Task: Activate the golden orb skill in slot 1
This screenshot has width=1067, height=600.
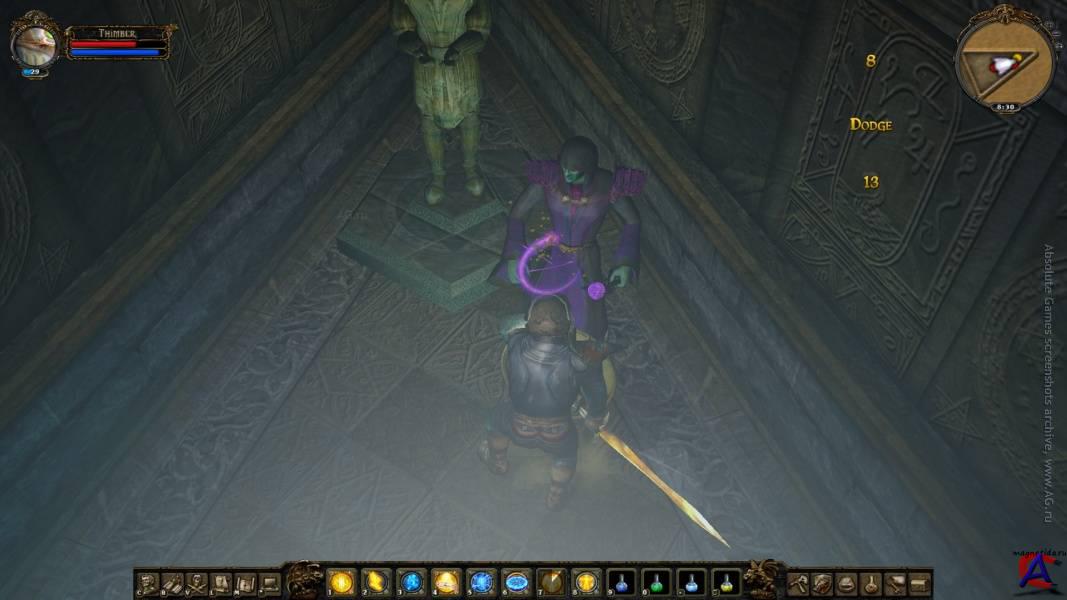Action: (342, 582)
